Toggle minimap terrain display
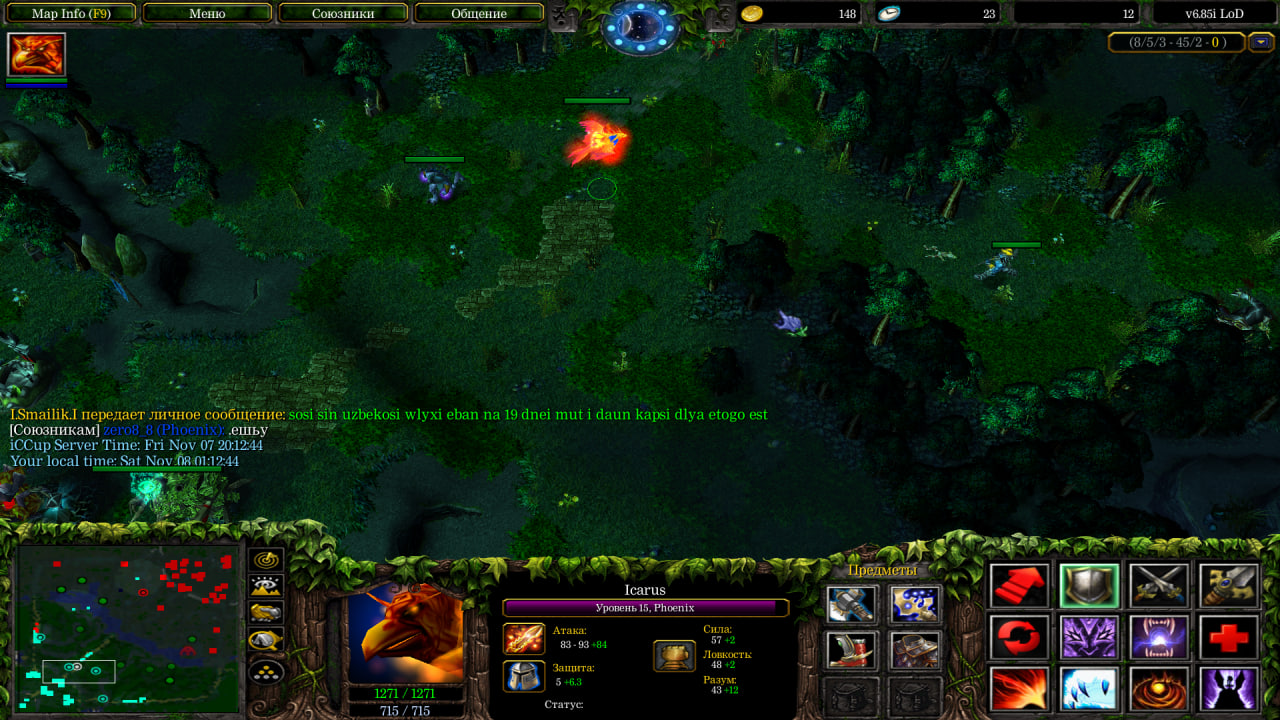Screen dimensions: 1280x720 tap(266, 587)
